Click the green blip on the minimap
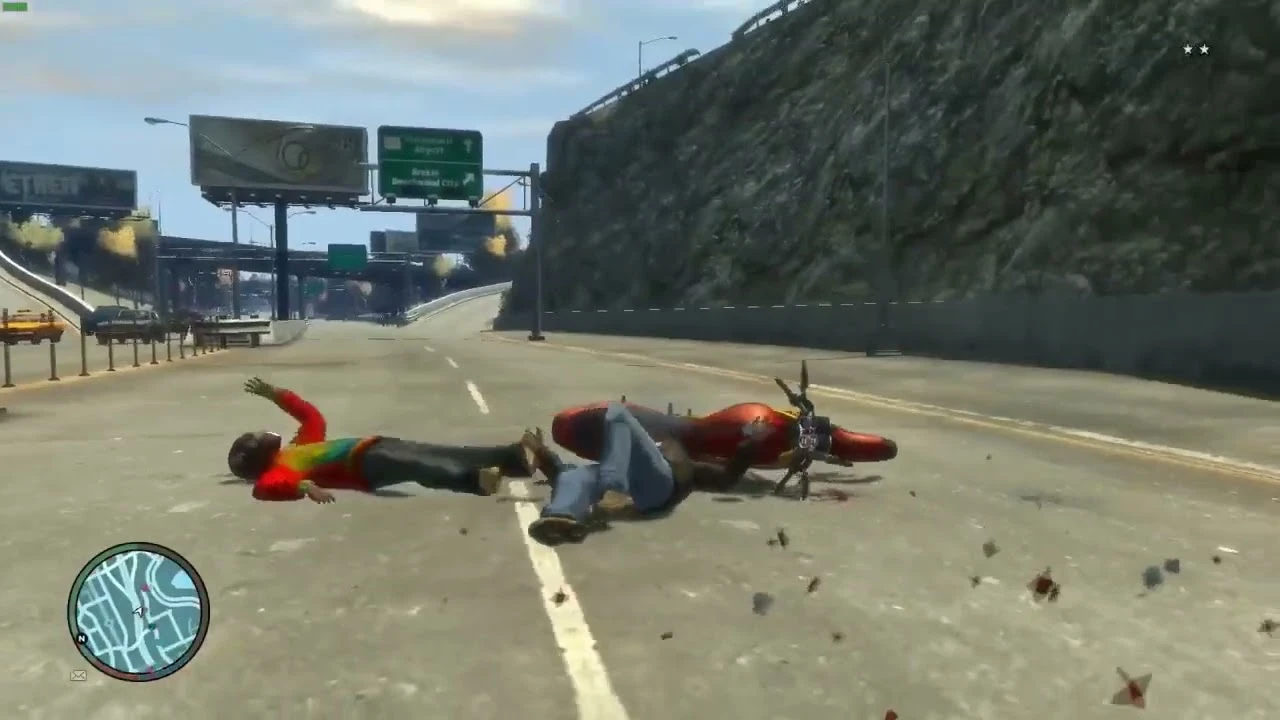 (x=152, y=626)
